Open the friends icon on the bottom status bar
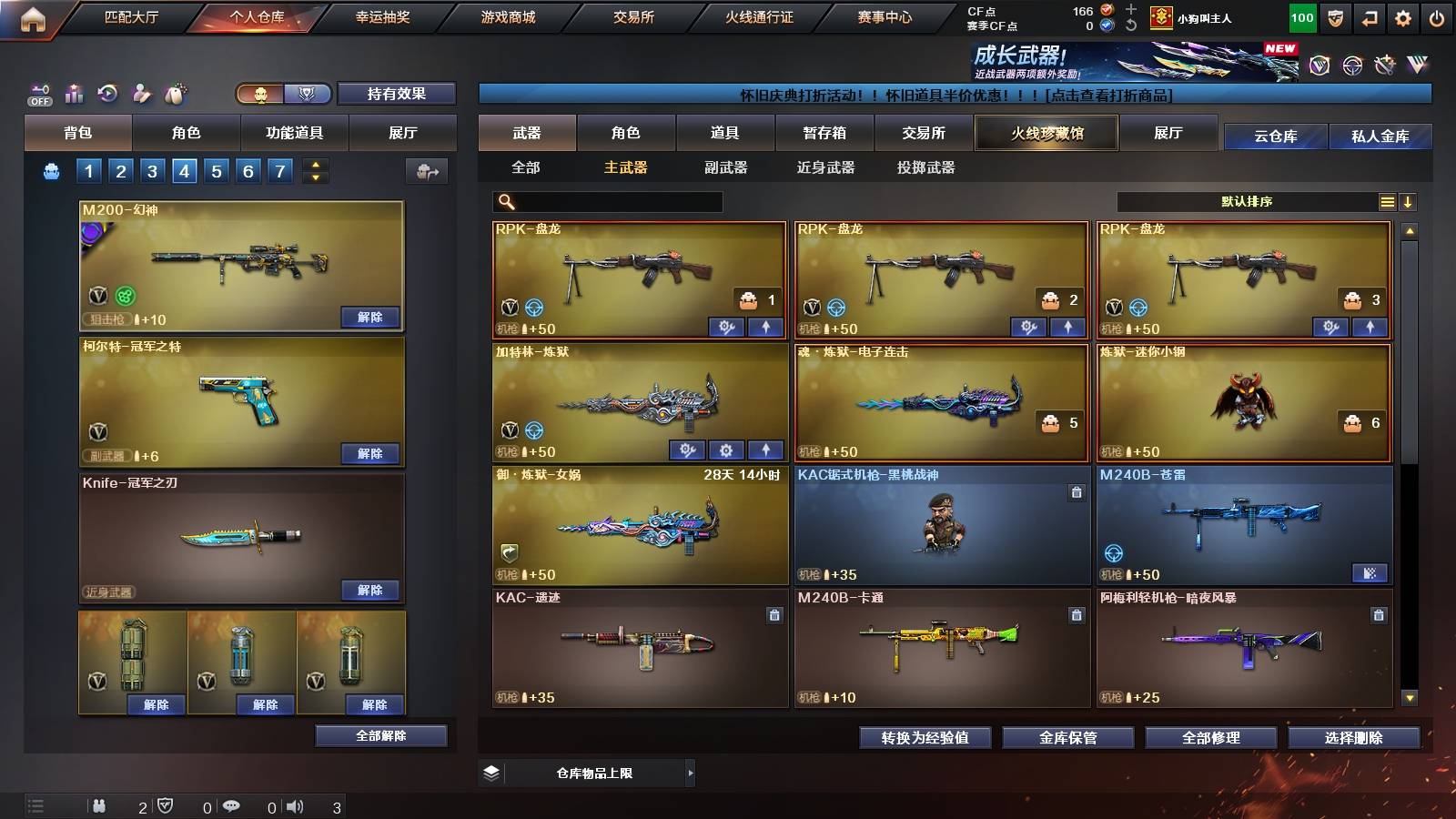Screen dimensions: 1456x819 [x=98, y=806]
